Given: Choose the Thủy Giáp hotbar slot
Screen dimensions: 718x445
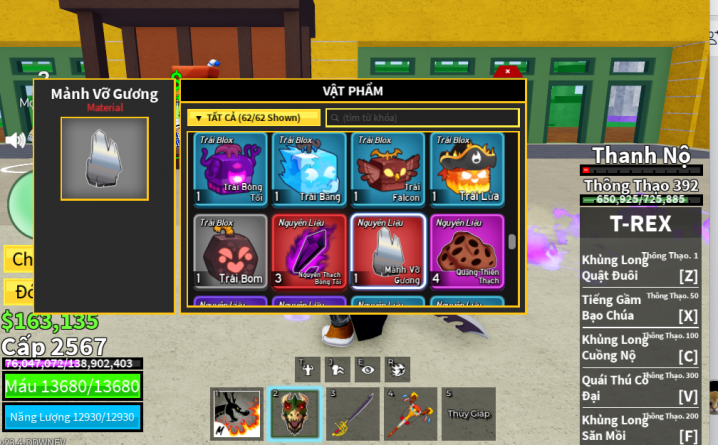Looking at the screenshot, I should tap(469, 414).
